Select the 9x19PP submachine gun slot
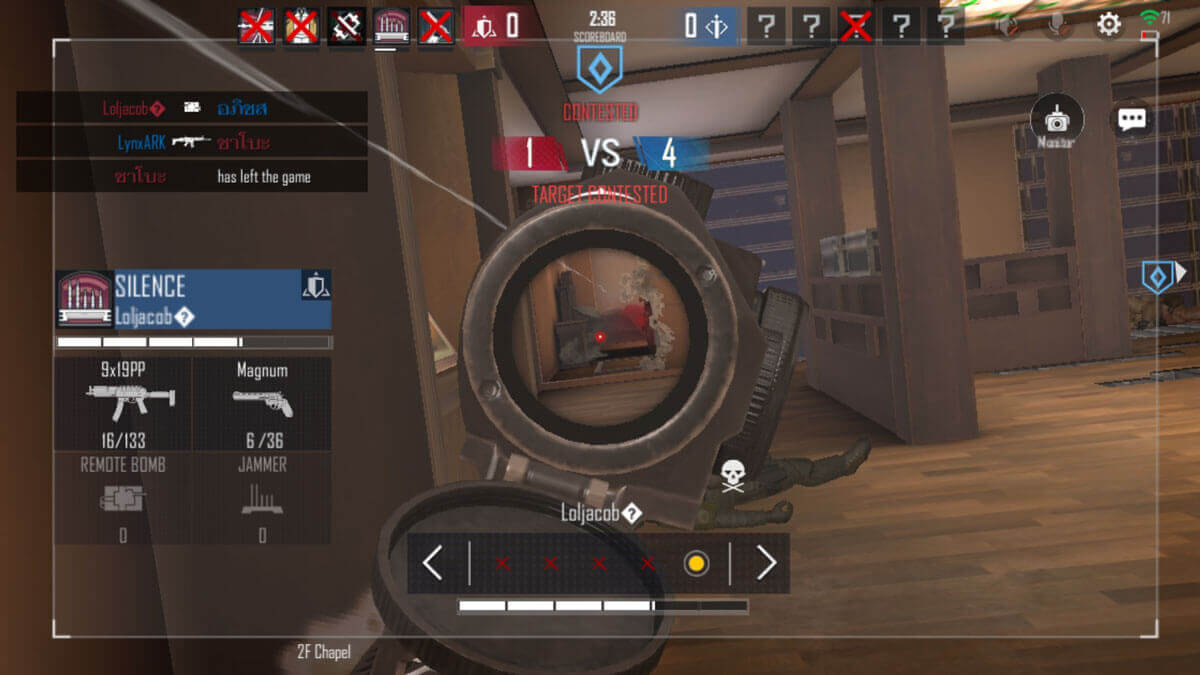This screenshot has height=675, width=1200. coord(123,403)
